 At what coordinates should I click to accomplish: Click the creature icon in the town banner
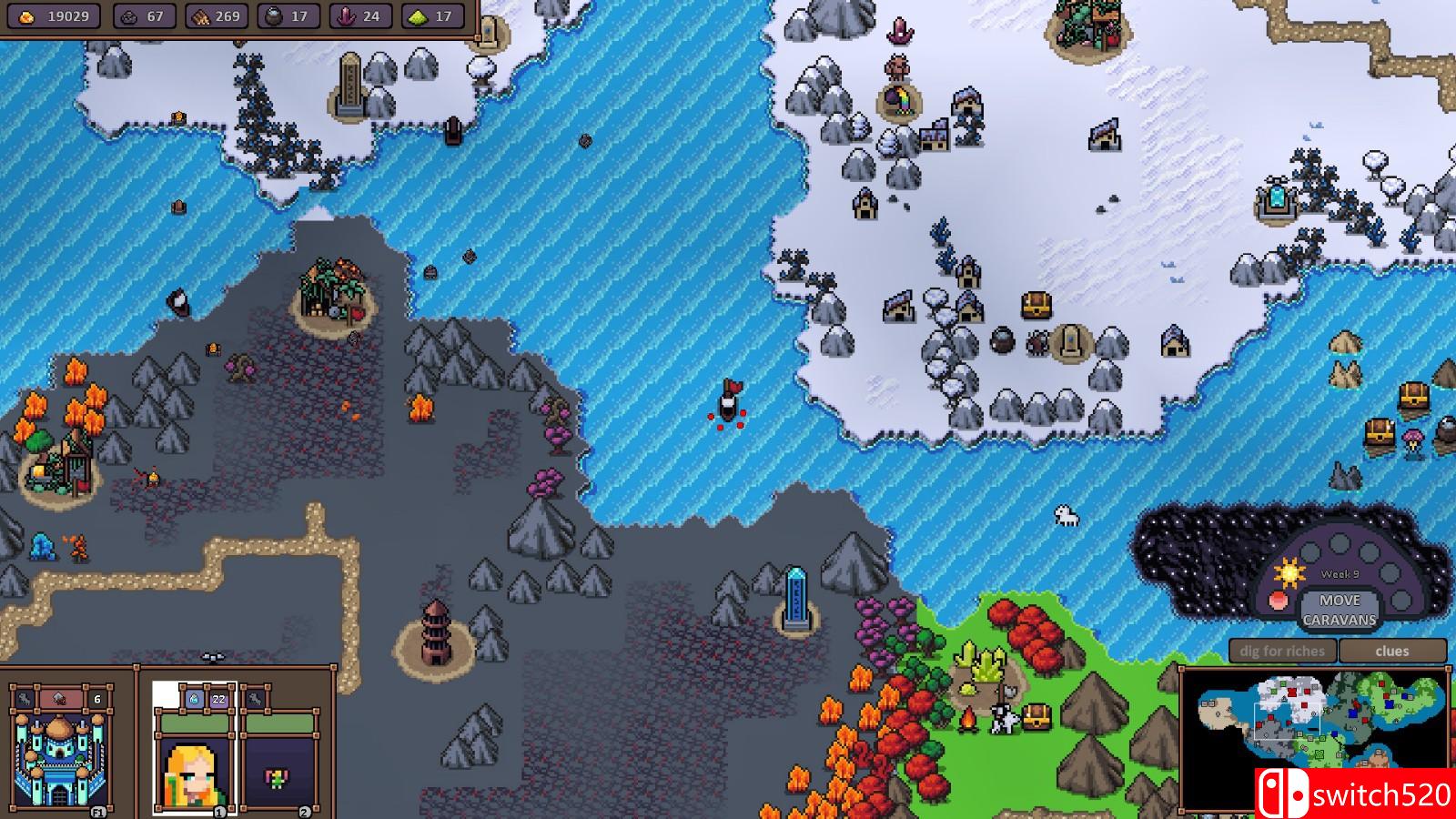pyautogui.click(x=59, y=698)
